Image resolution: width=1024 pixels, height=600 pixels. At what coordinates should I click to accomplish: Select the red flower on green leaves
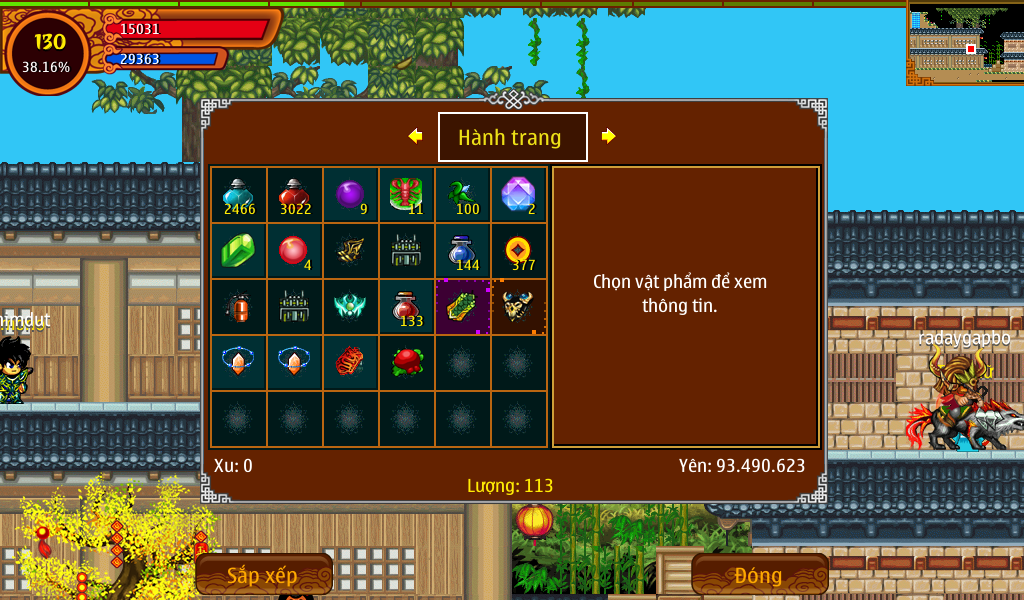(x=406, y=363)
